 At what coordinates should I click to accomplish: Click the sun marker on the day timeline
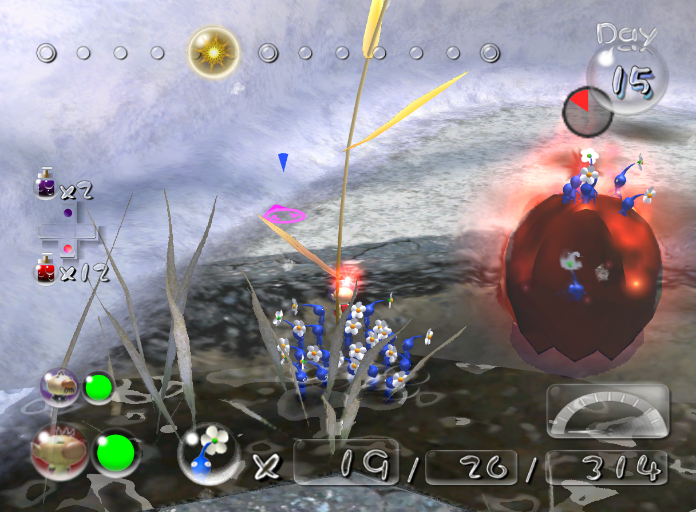point(214,52)
